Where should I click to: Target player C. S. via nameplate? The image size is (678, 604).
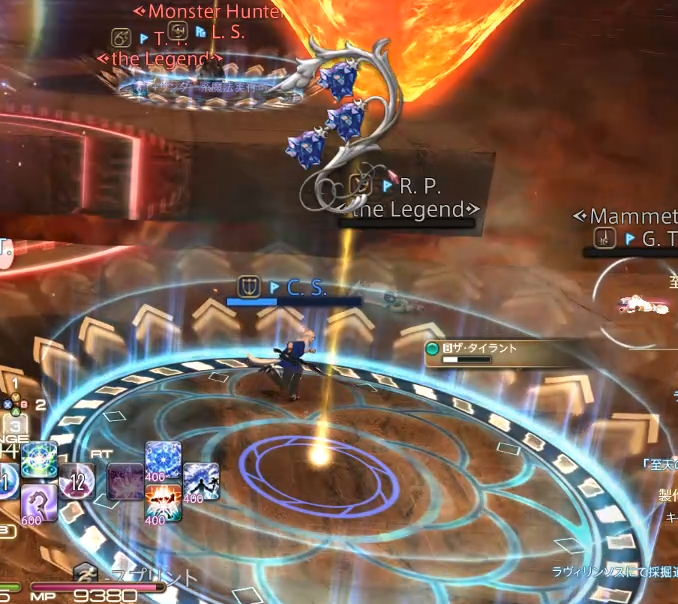point(306,288)
